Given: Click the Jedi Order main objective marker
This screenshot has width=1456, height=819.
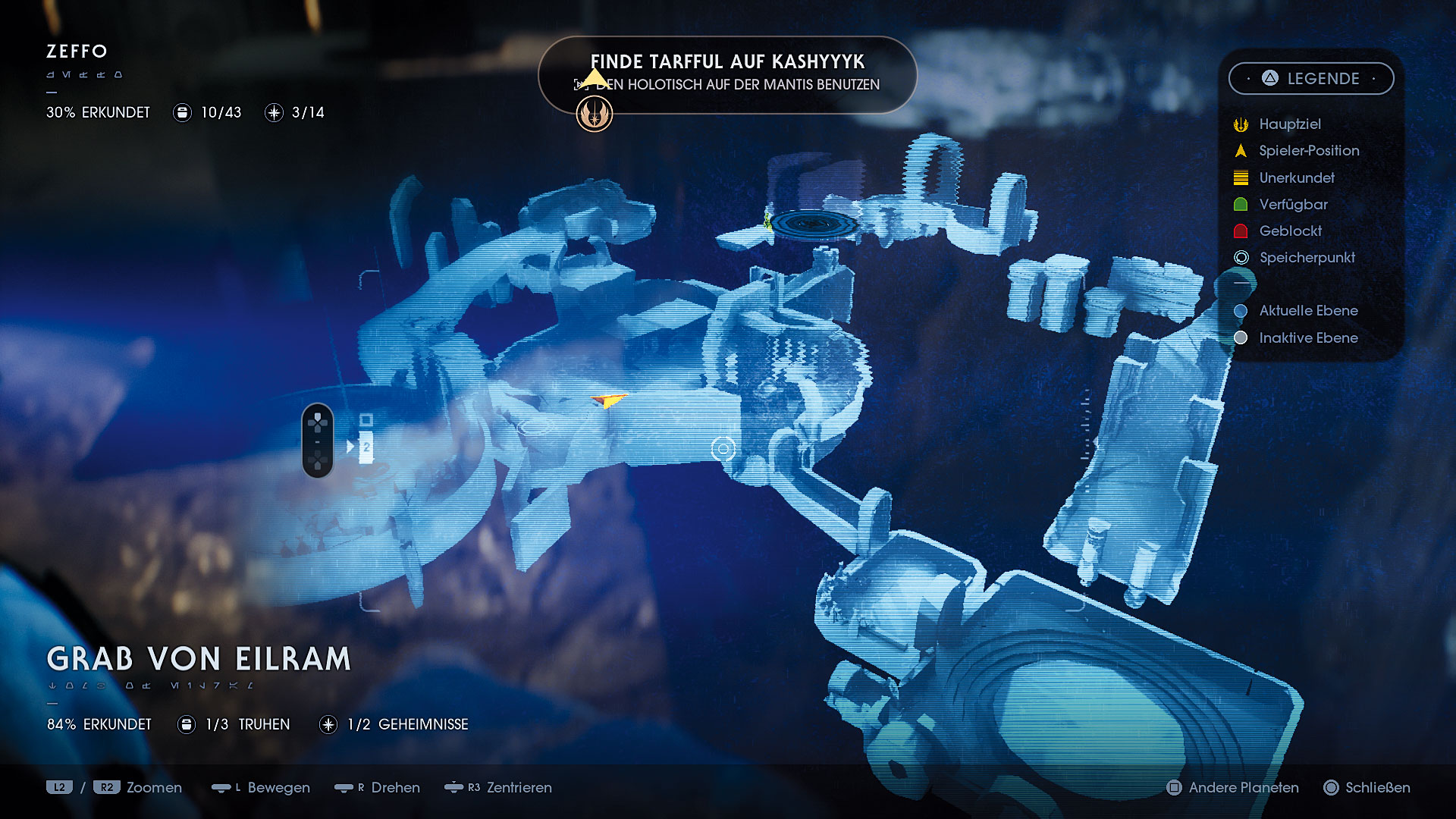Looking at the screenshot, I should [595, 115].
